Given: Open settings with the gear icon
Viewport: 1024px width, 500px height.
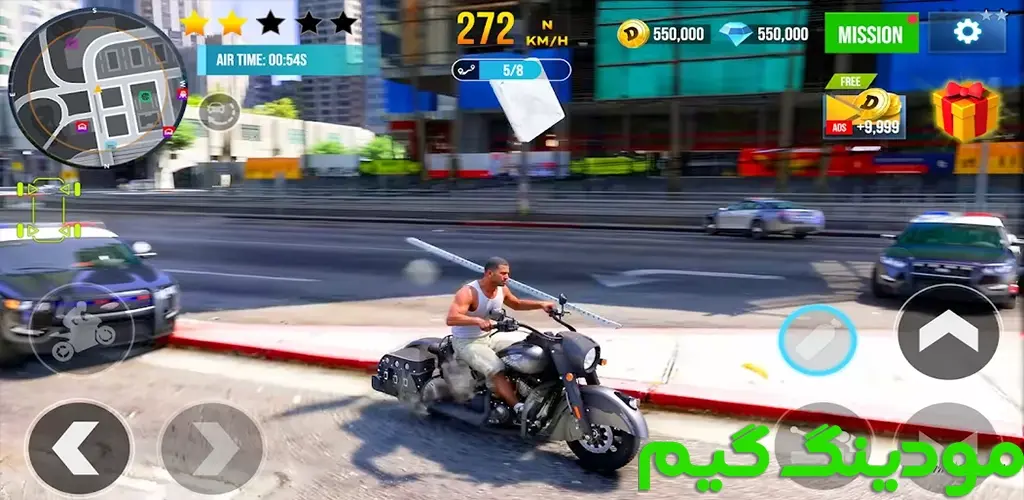Looking at the screenshot, I should pos(966,32).
